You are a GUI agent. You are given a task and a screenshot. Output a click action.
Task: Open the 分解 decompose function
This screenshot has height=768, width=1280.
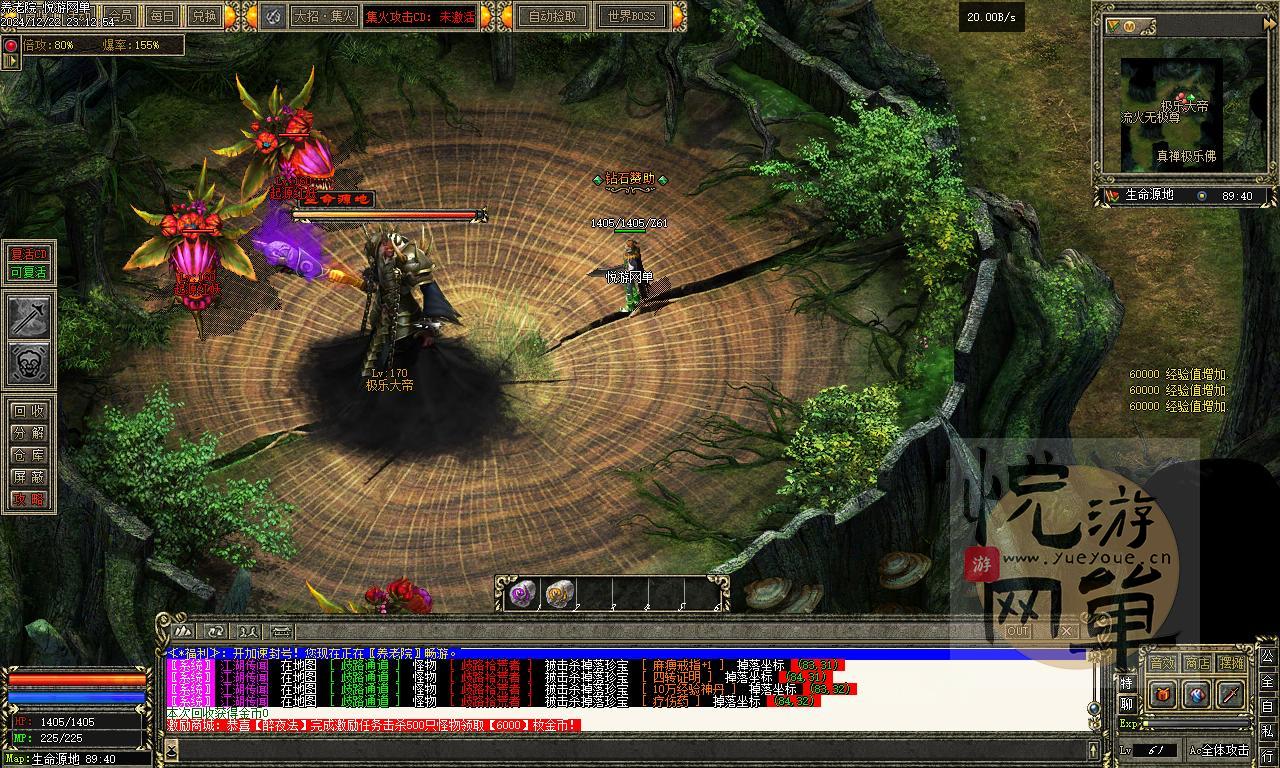29,433
